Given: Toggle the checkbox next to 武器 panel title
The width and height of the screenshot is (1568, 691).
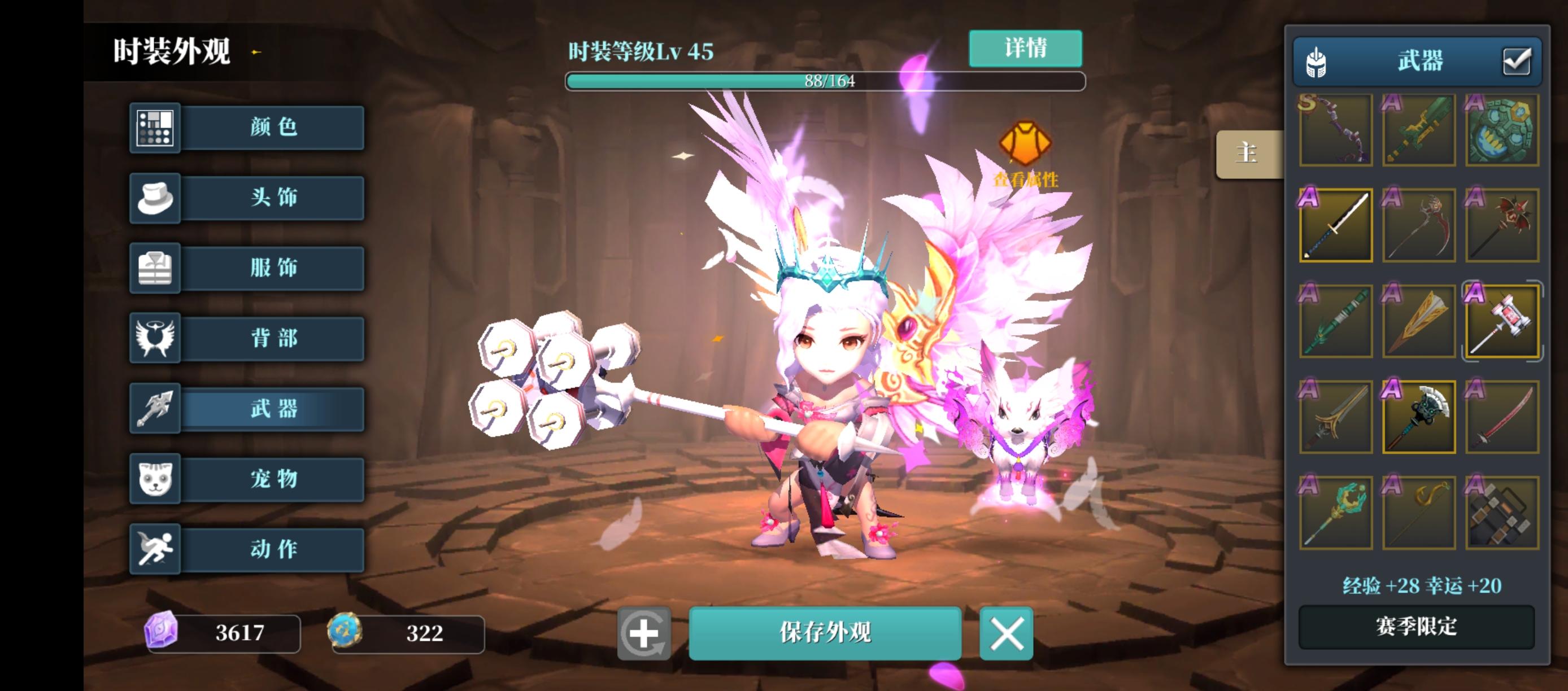Looking at the screenshot, I should (x=1519, y=60).
